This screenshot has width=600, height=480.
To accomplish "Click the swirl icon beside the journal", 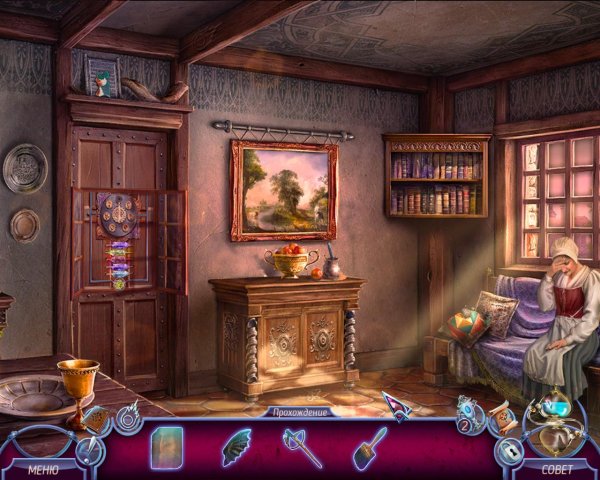I will (128, 416).
